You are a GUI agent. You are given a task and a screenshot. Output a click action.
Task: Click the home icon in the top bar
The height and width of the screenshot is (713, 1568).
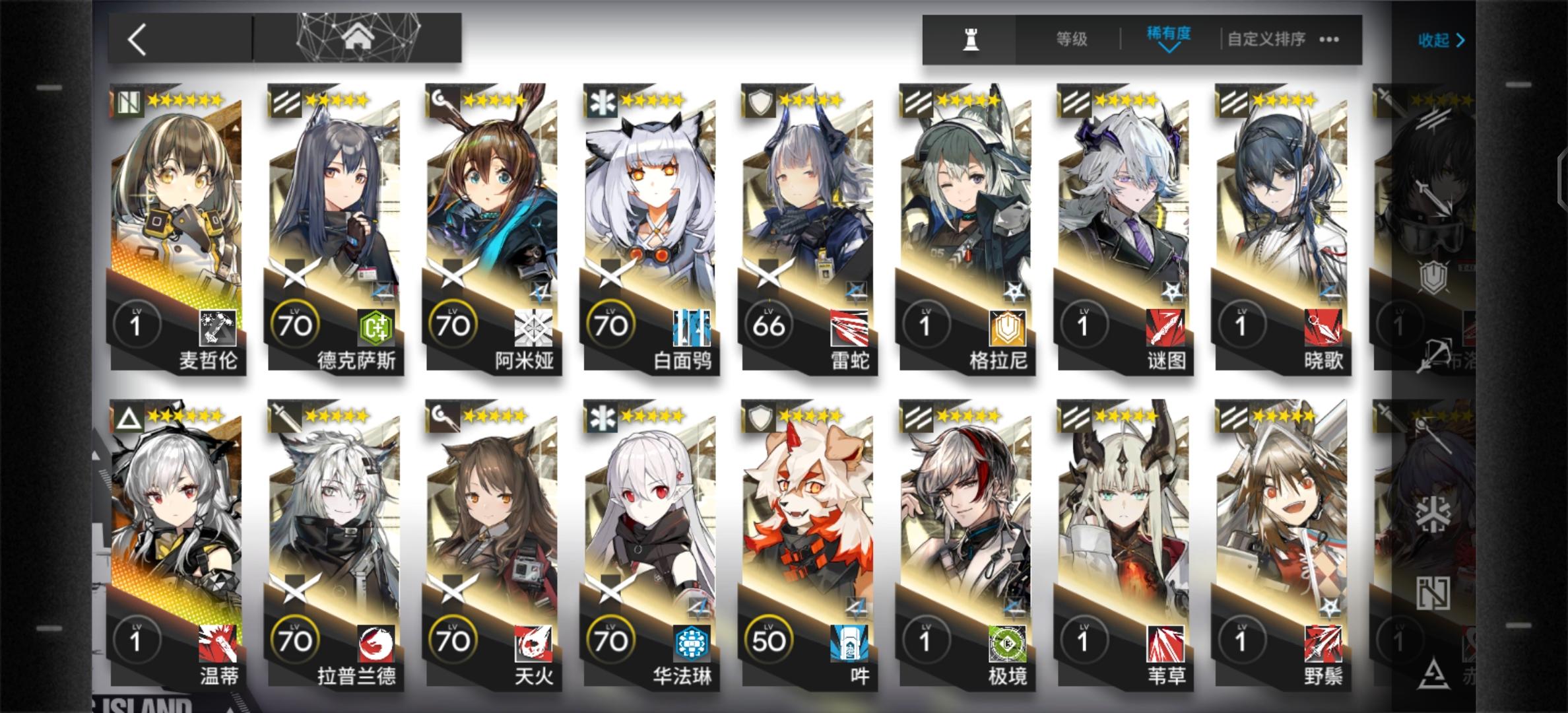[x=358, y=36]
